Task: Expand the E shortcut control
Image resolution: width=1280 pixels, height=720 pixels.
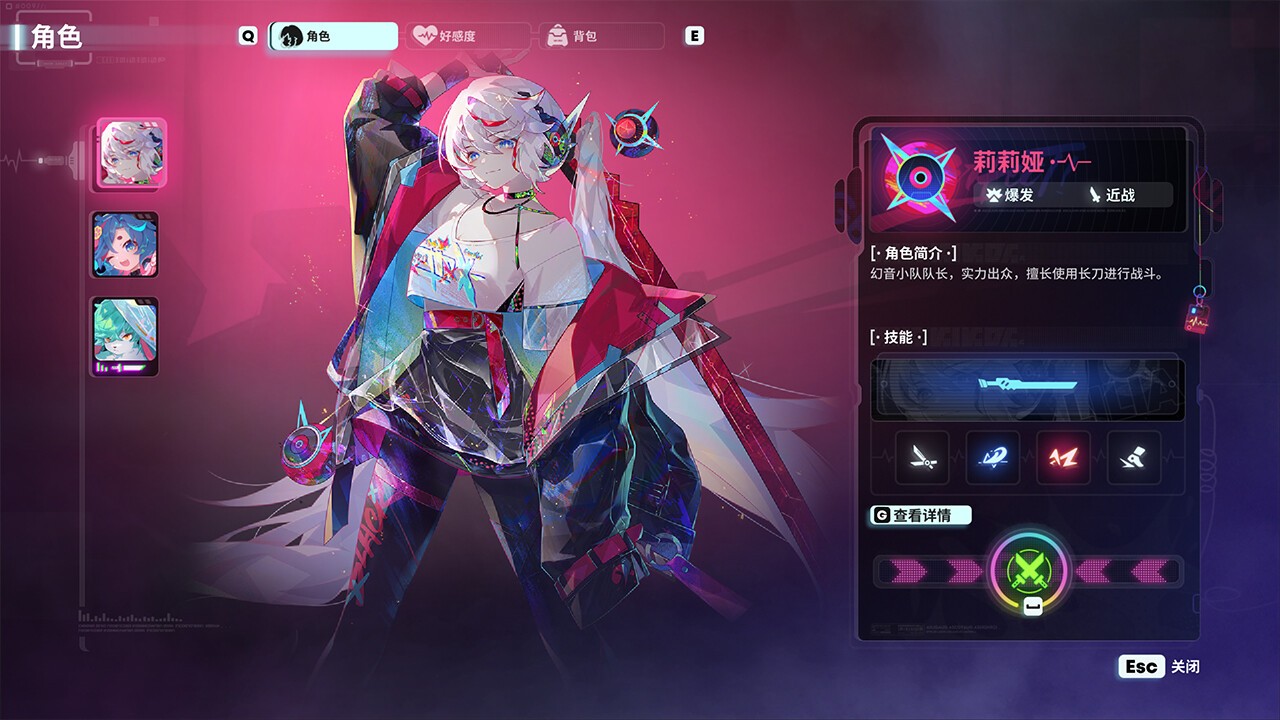Action: point(693,35)
